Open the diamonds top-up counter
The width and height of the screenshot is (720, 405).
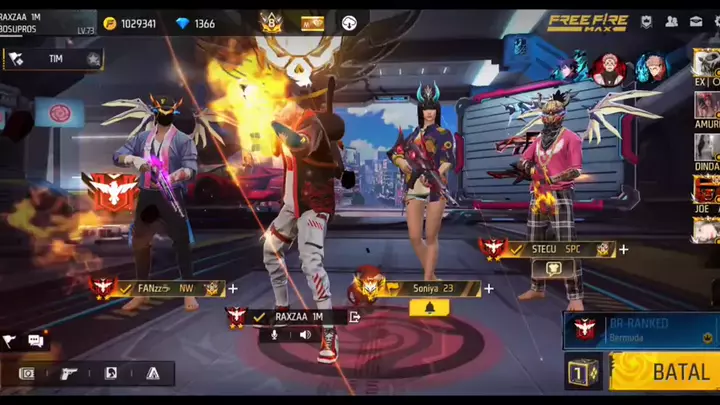195,23
